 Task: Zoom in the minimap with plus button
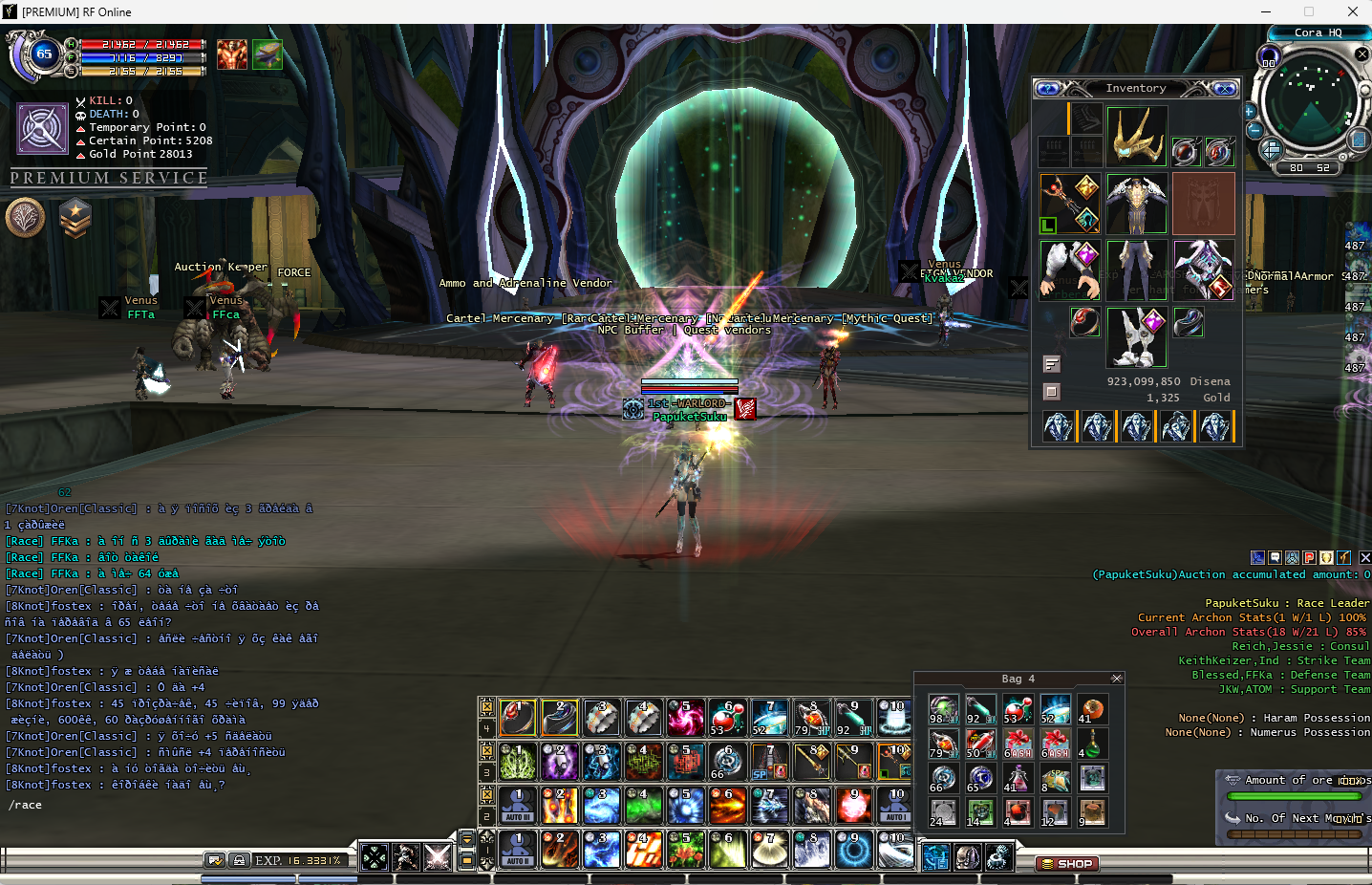1249,111
